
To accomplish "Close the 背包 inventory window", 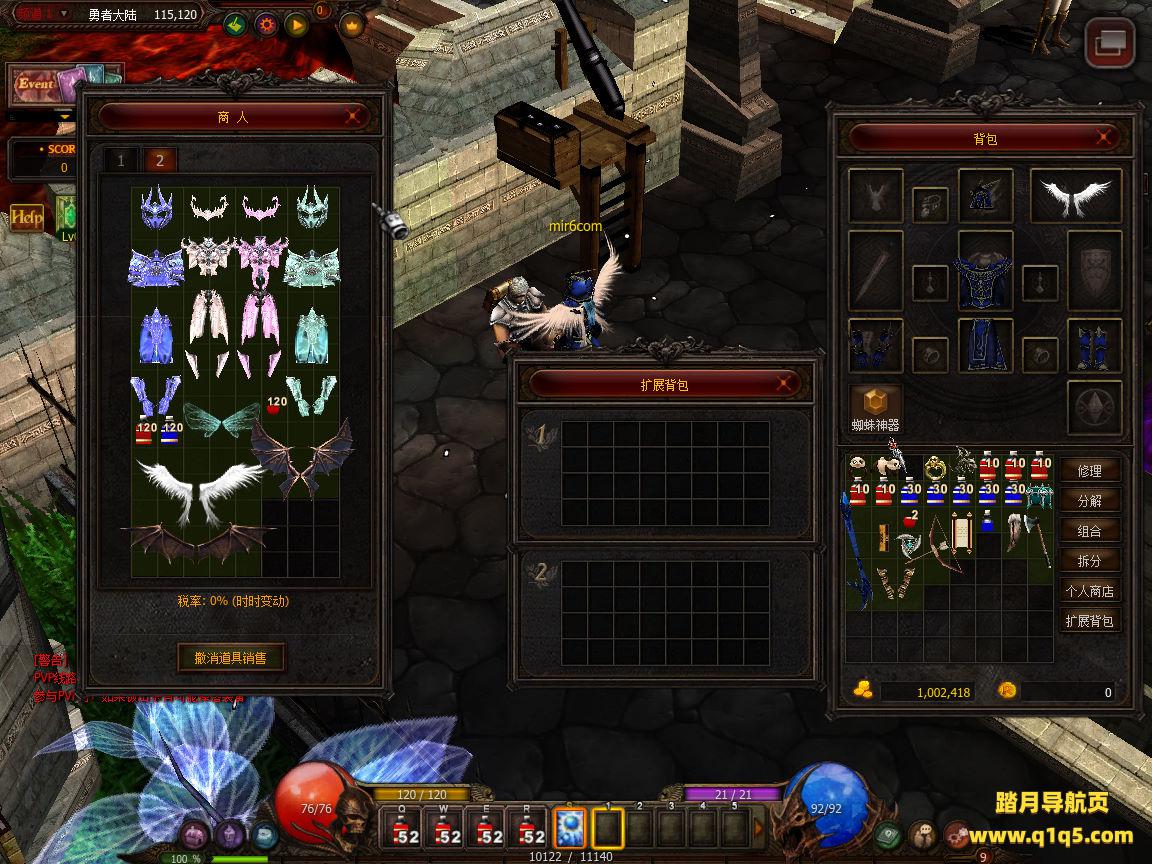I will coord(1103,137).
